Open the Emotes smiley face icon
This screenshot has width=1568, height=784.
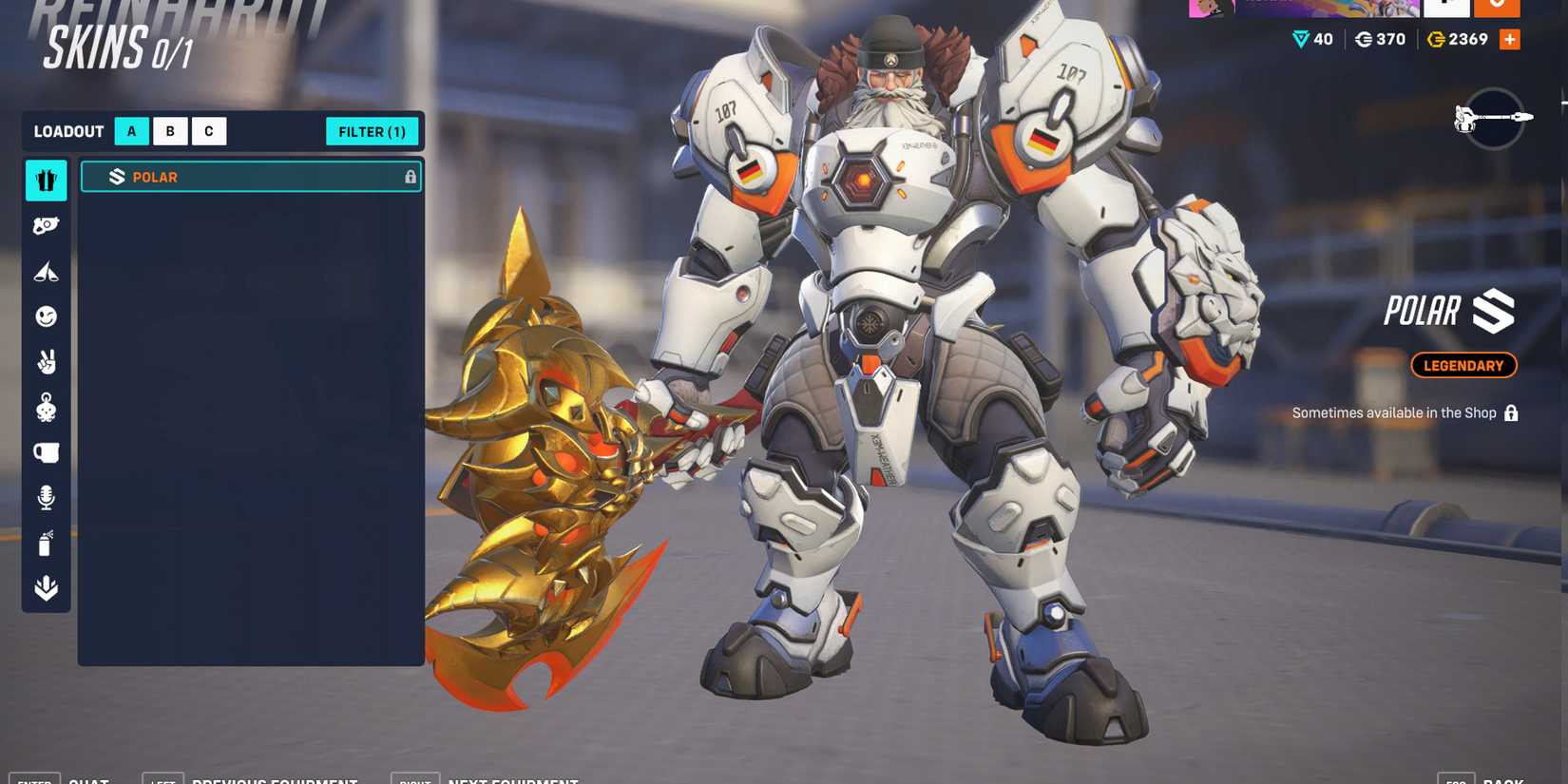tap(45, 316)
